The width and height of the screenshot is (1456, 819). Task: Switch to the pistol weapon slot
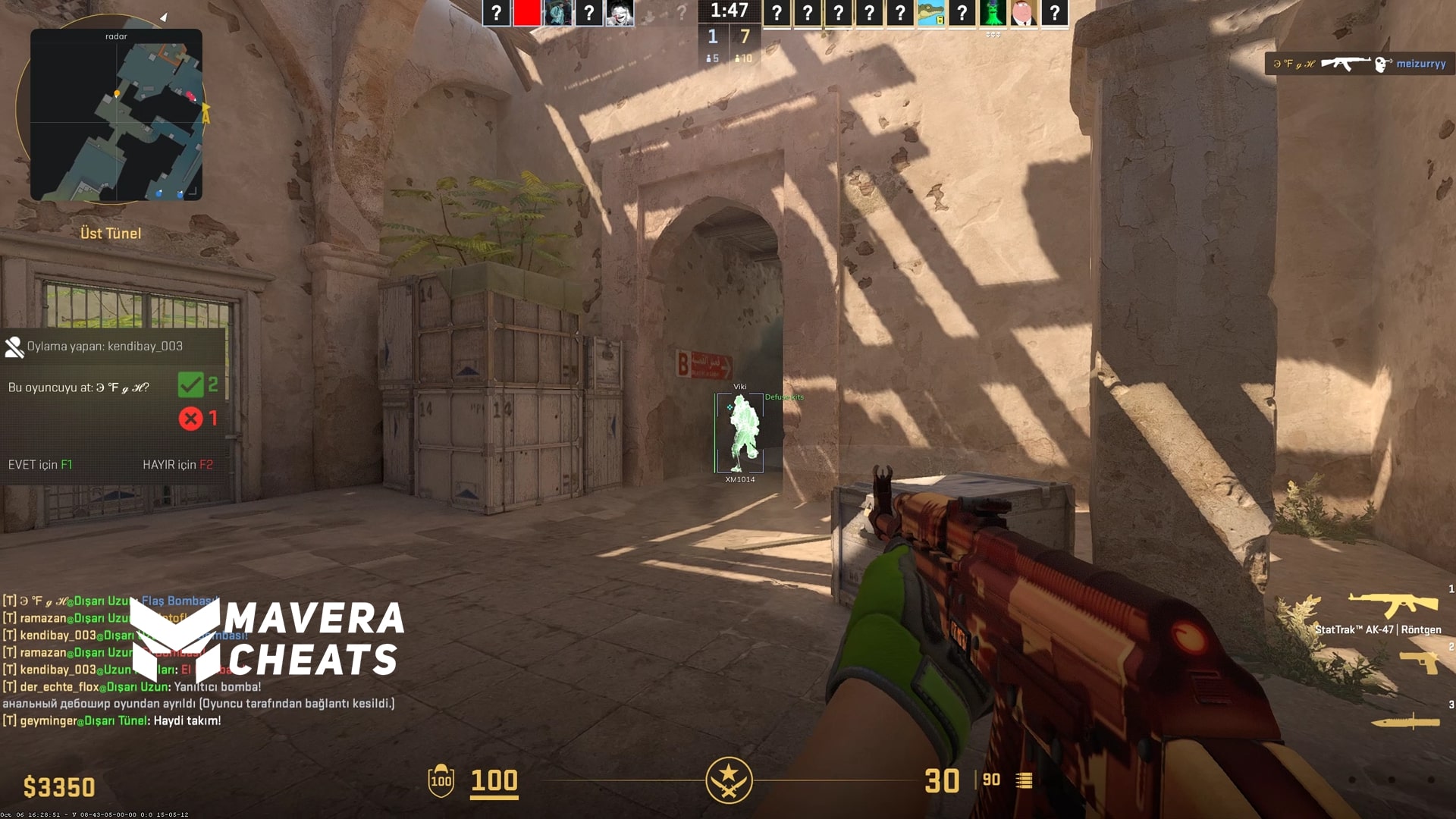1419,662
